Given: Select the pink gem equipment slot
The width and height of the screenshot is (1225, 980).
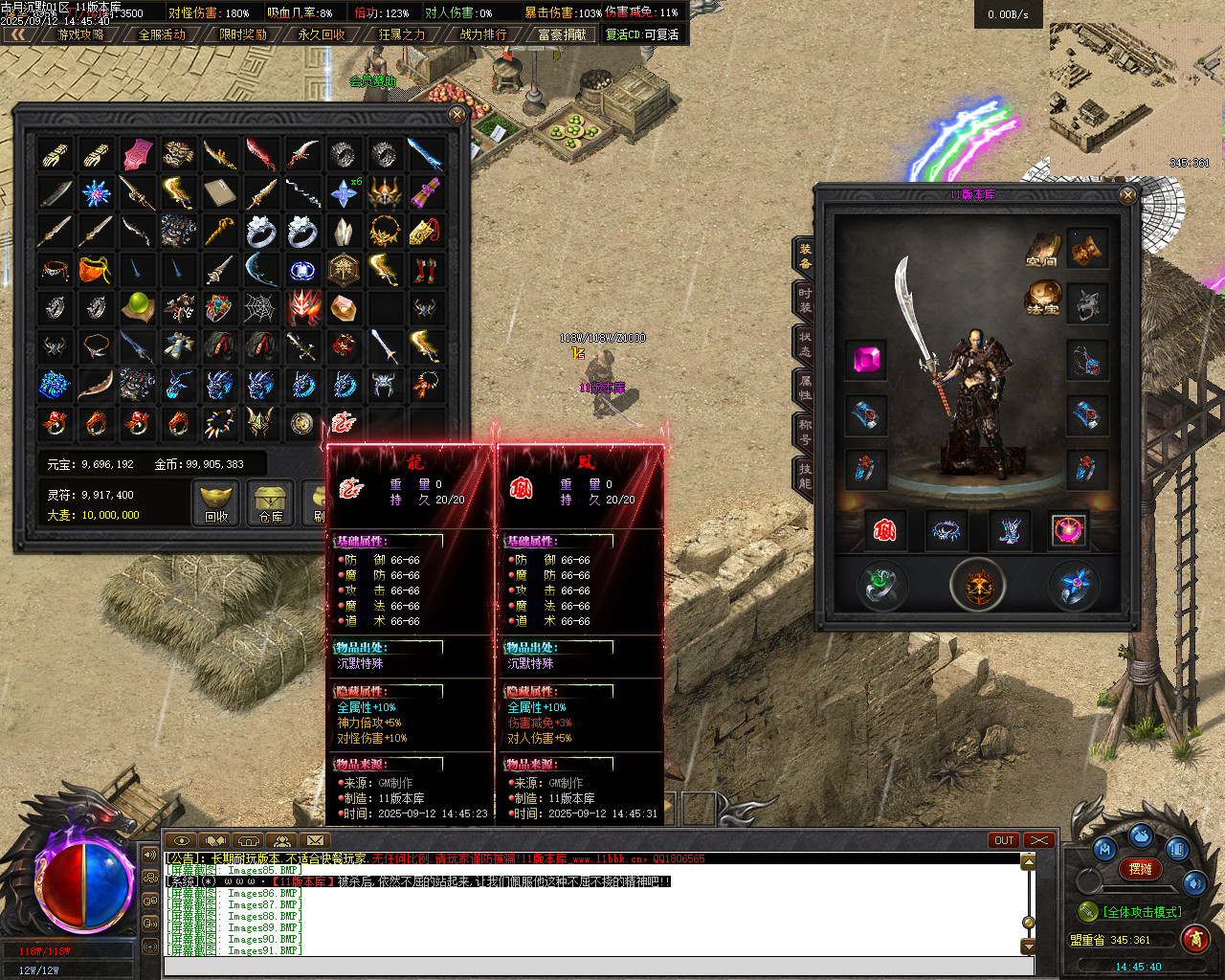Looking at the screenshot, I should tap(867, 360).
